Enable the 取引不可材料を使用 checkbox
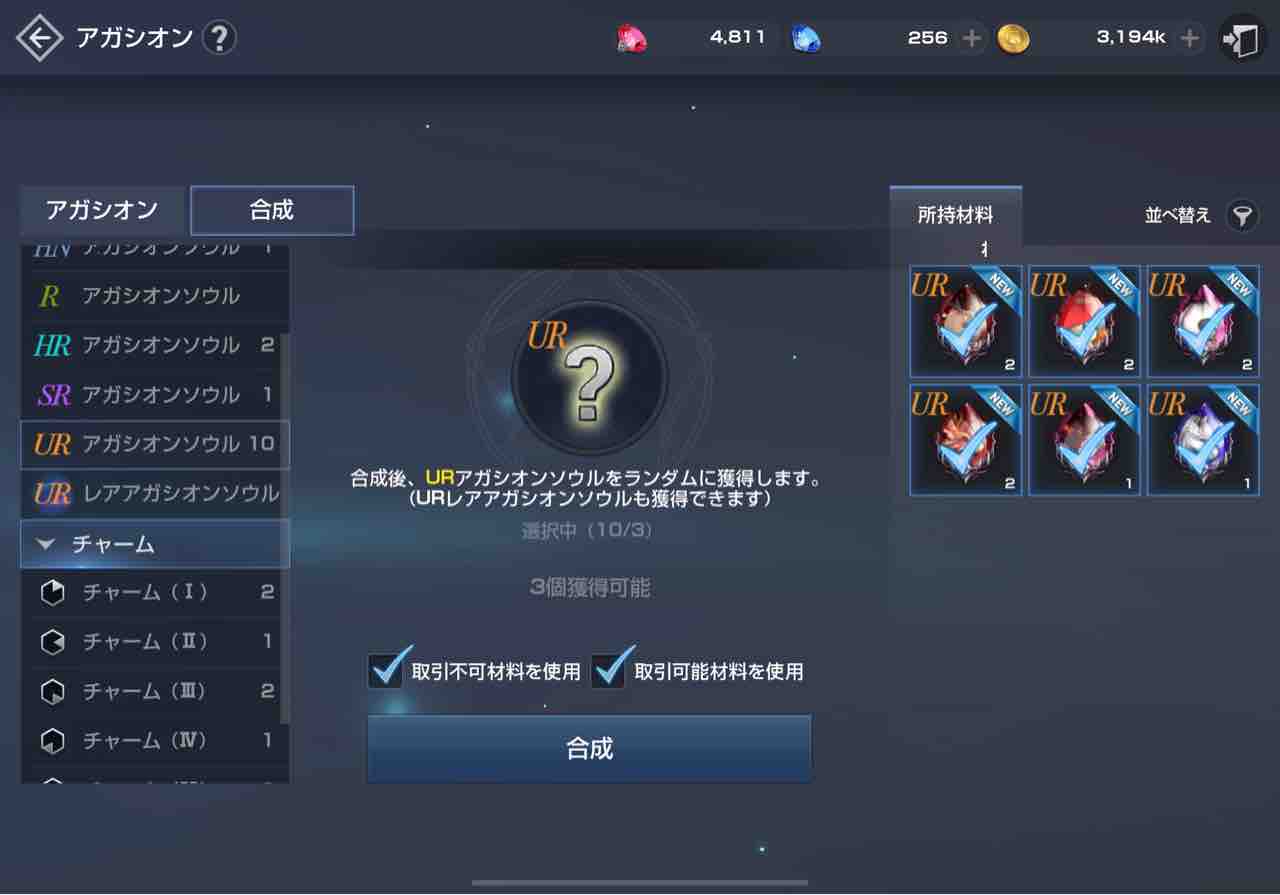The image size is (1280, 895). (389, 673)
